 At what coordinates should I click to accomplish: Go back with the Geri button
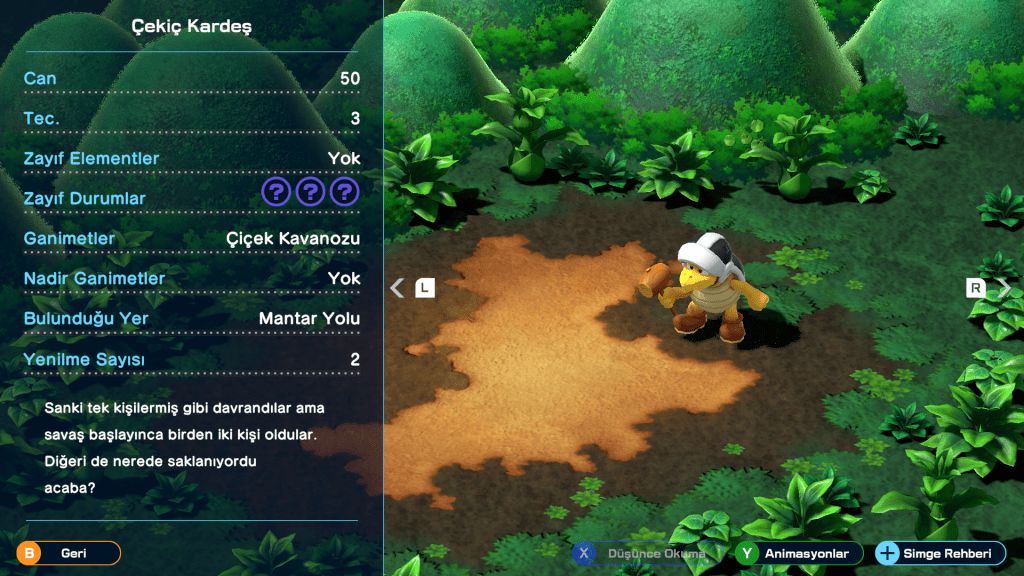[x=68, y=553]
